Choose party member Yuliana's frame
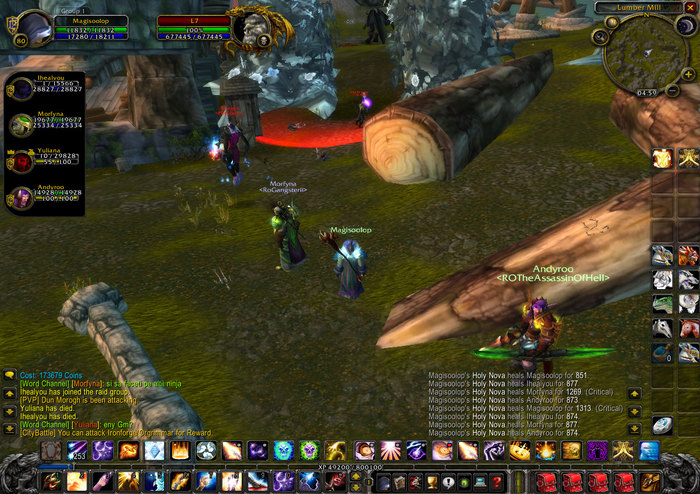This screenshot has height=494, width=700. 22,160
